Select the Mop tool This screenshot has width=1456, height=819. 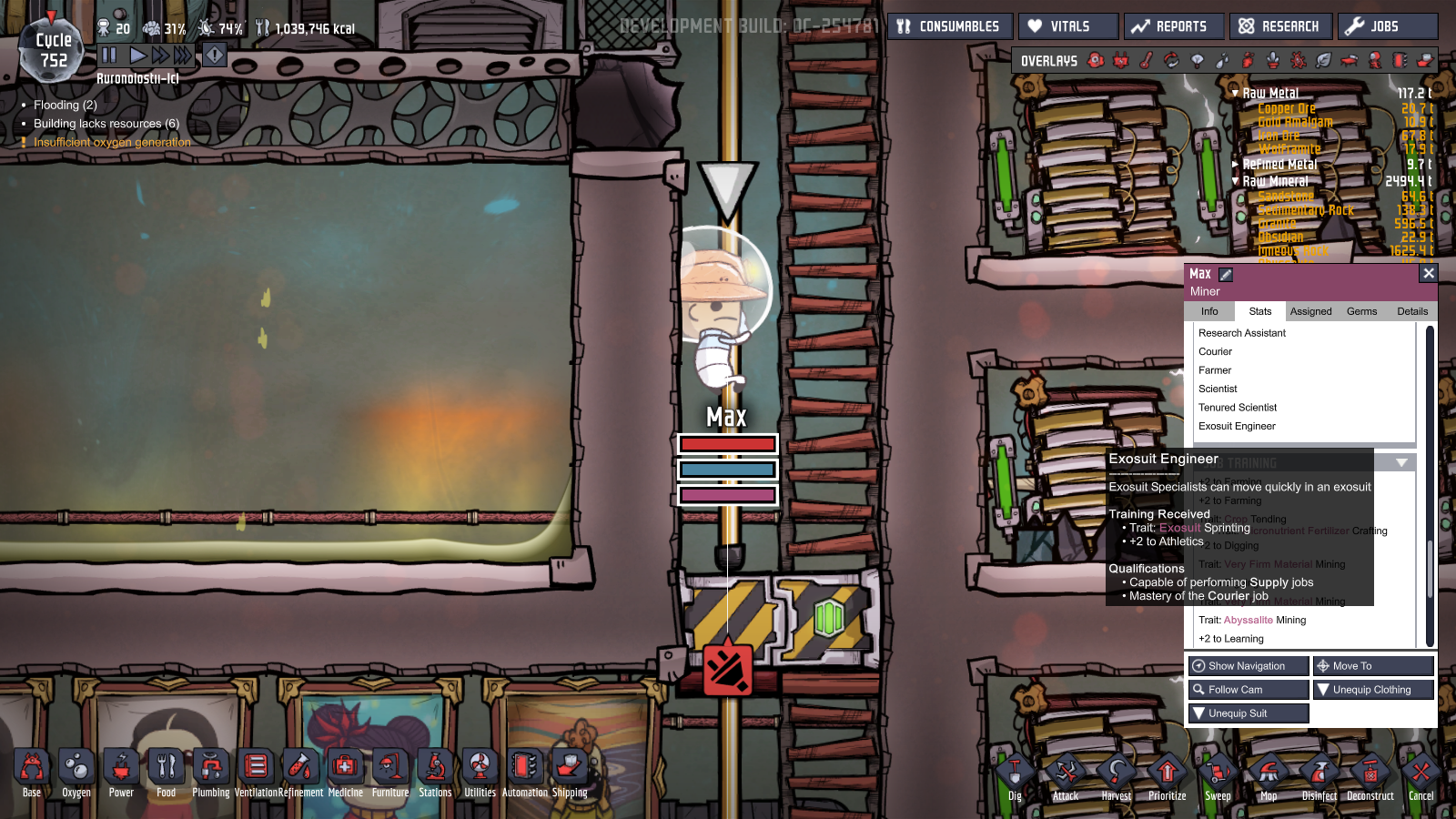(1269, 772)
